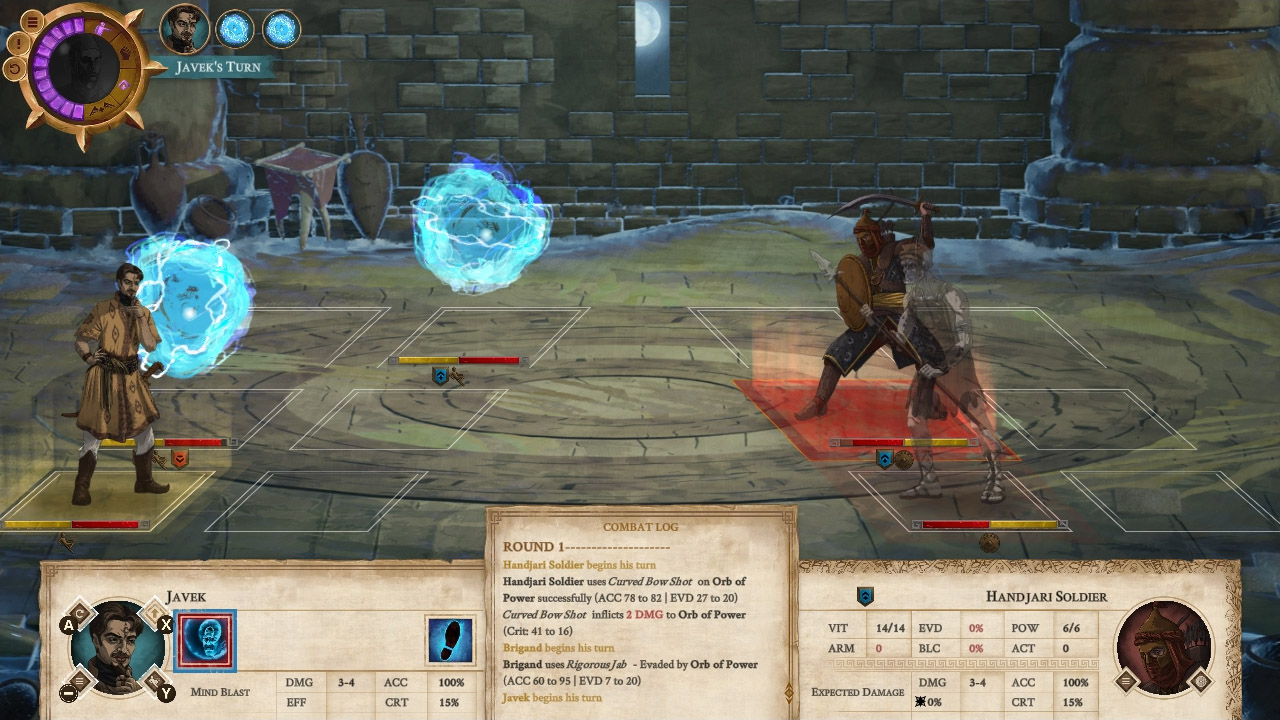The width and height of the screenshot is (1280, 720).
Task: Click the circular undo arrow beside the radial wheel
Action: [15, 68]
